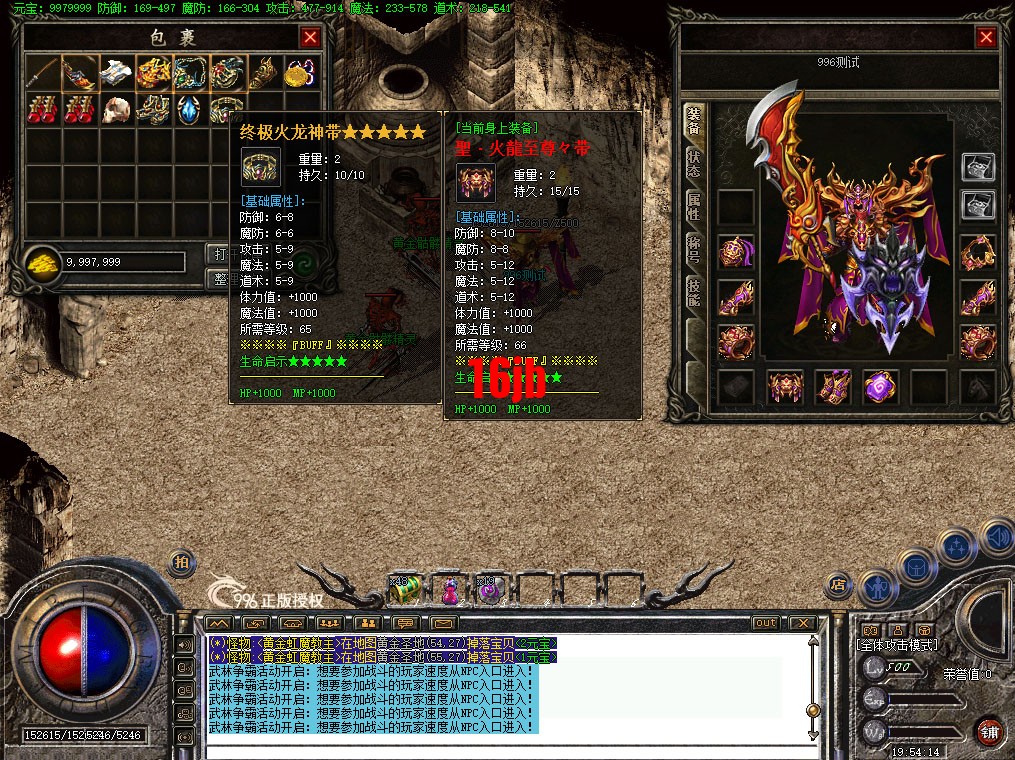The height and width of the screenshot is (760, 1015).
Task: Open the 店 shop button
Action: coord(838,584)
